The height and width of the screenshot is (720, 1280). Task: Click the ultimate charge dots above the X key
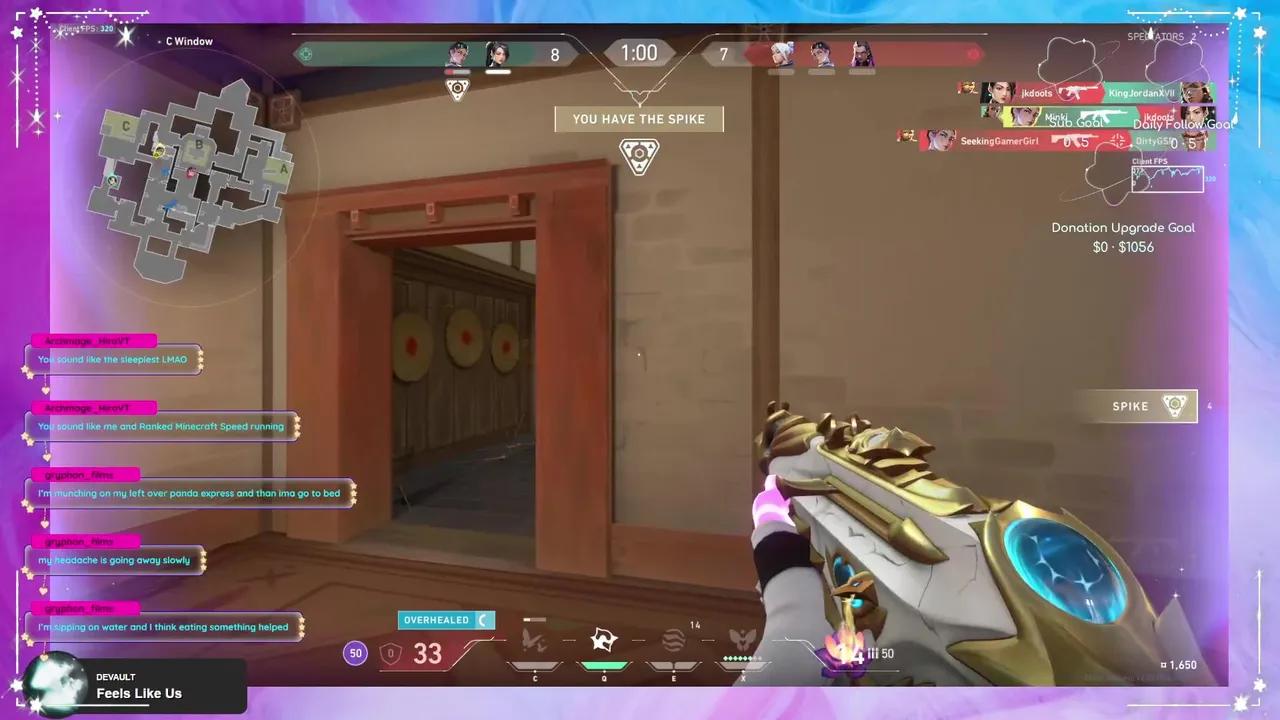(742, 658)
